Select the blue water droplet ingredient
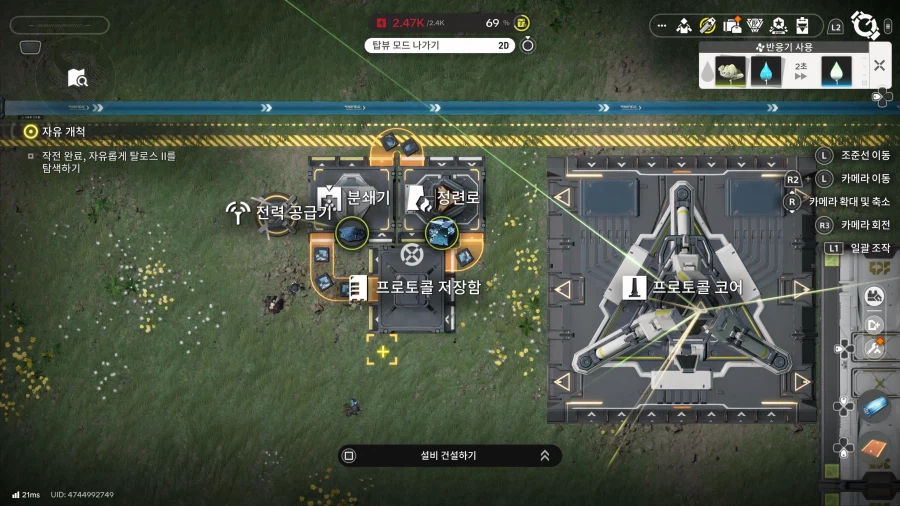 (x=766, y=72)
